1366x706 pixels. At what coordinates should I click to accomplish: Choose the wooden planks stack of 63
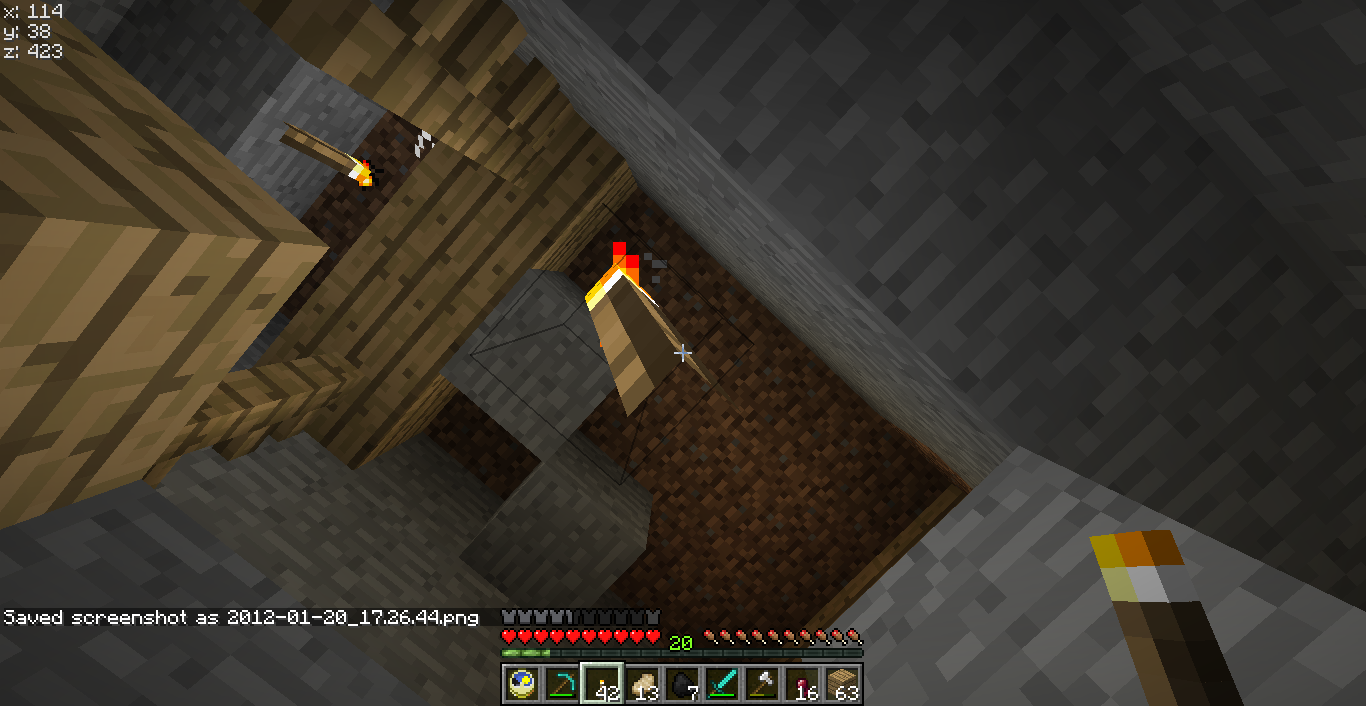pyautogui.click(x=842, y=683)
